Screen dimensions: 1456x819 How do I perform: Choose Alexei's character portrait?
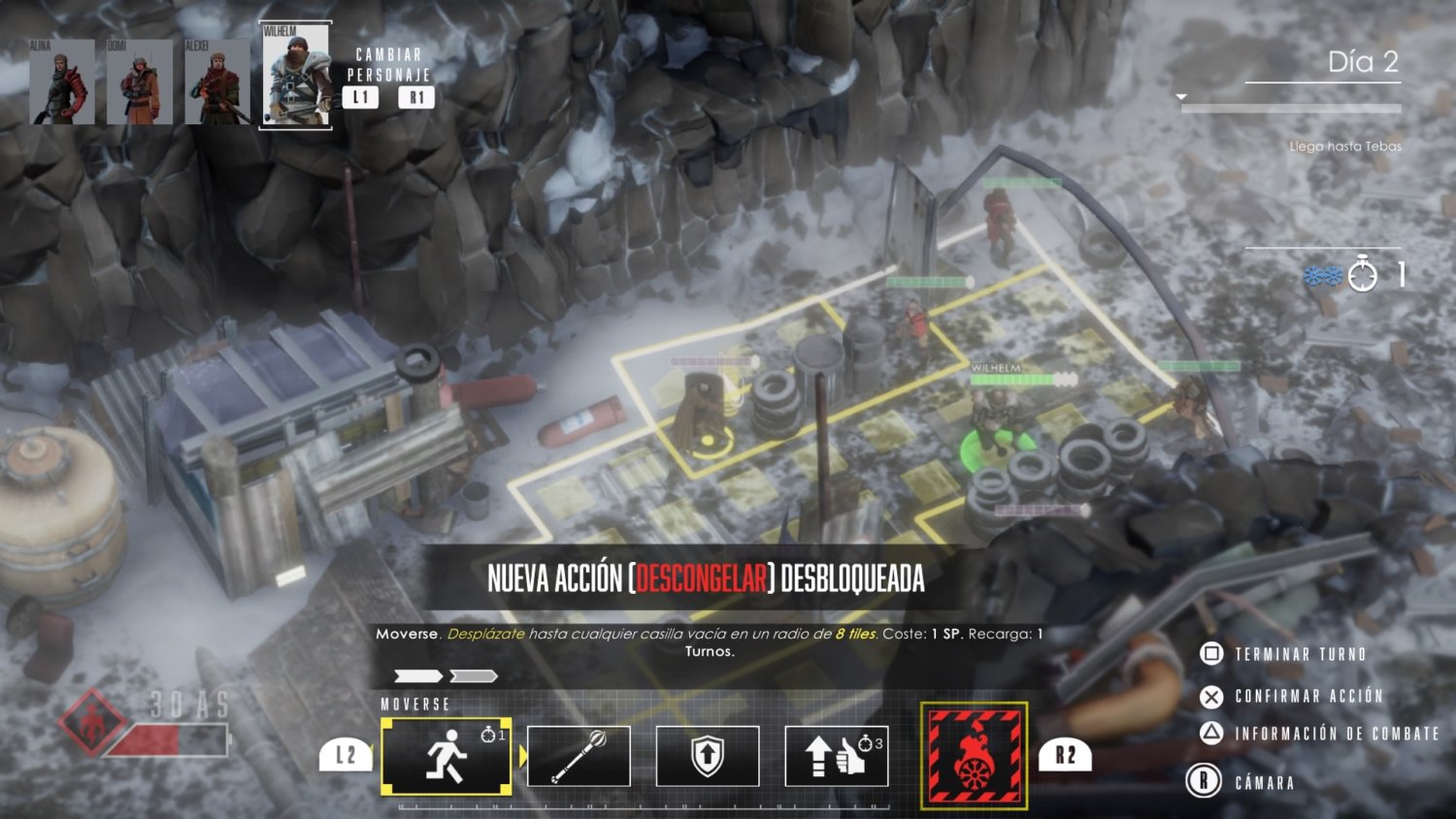pos(217,82)
